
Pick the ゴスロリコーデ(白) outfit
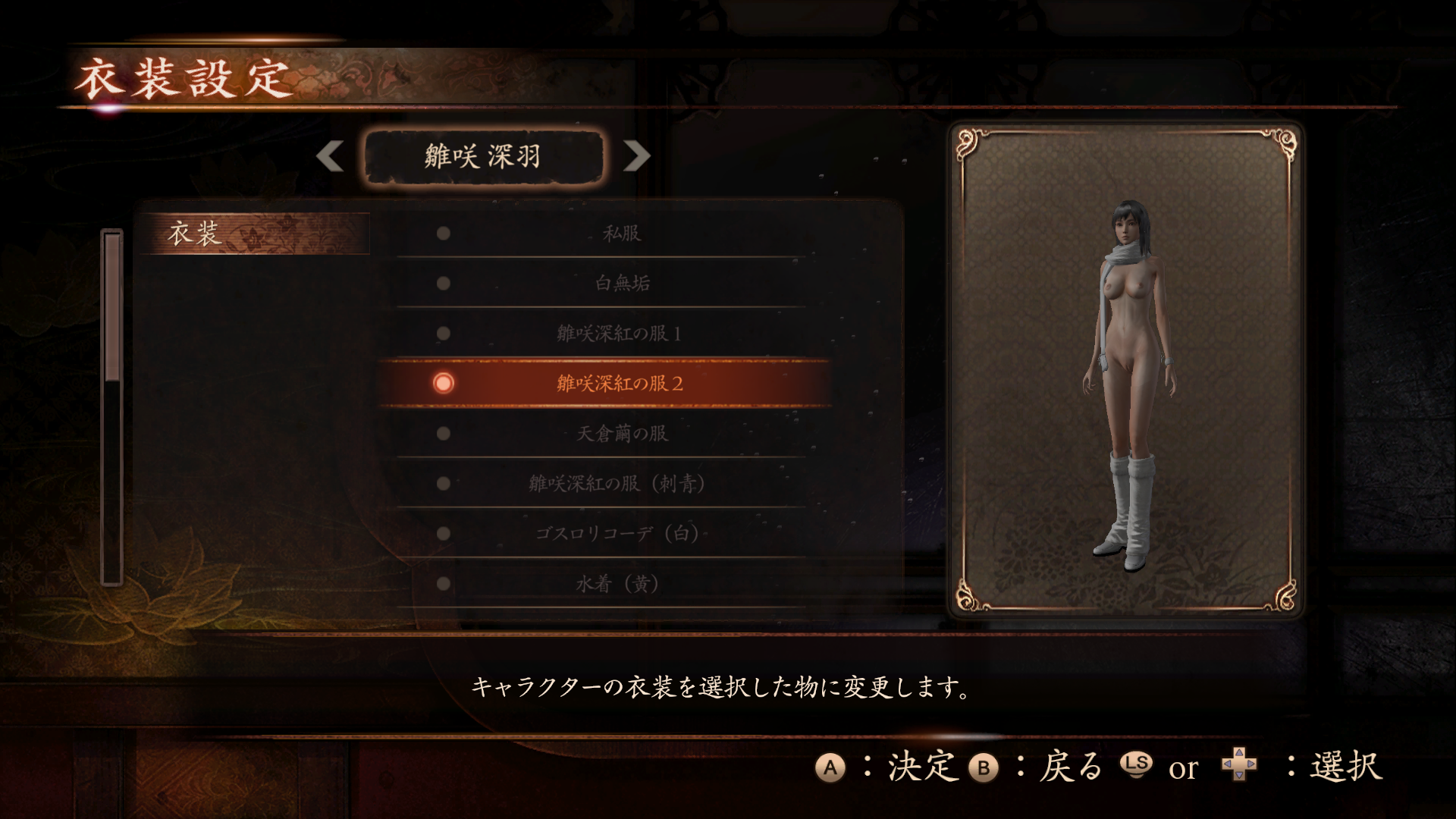[617, 534]
